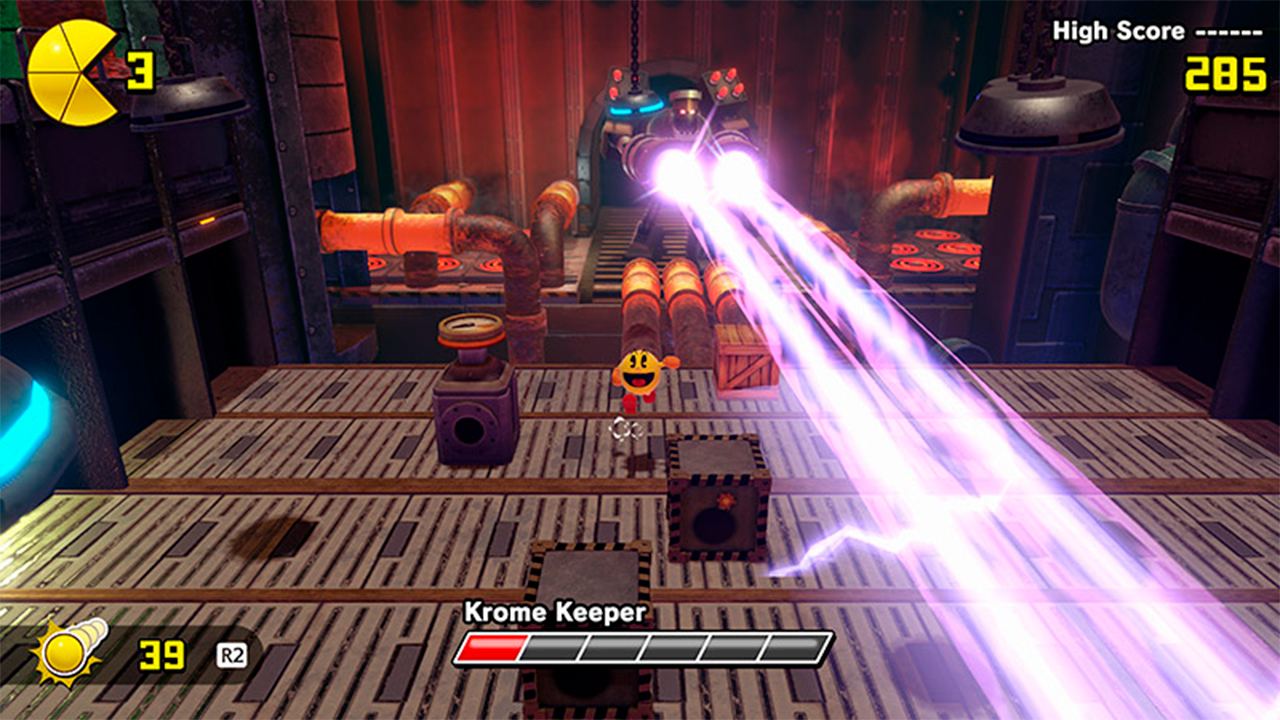Click the yellow Pac-Man lives icon
The height and width of the screenshot is (720, 1280).
click(x=71, y=72)
